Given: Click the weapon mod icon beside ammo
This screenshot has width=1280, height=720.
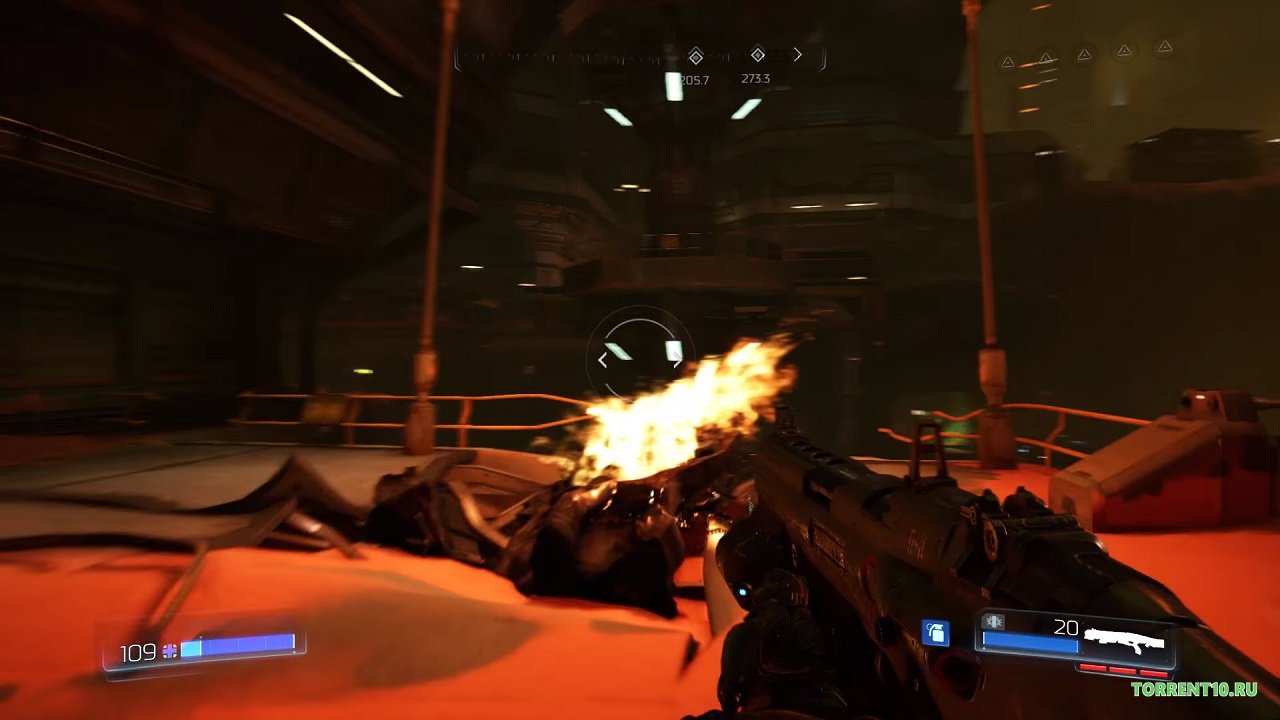Looking at the screenshot, I should click(x=994, y=623).
